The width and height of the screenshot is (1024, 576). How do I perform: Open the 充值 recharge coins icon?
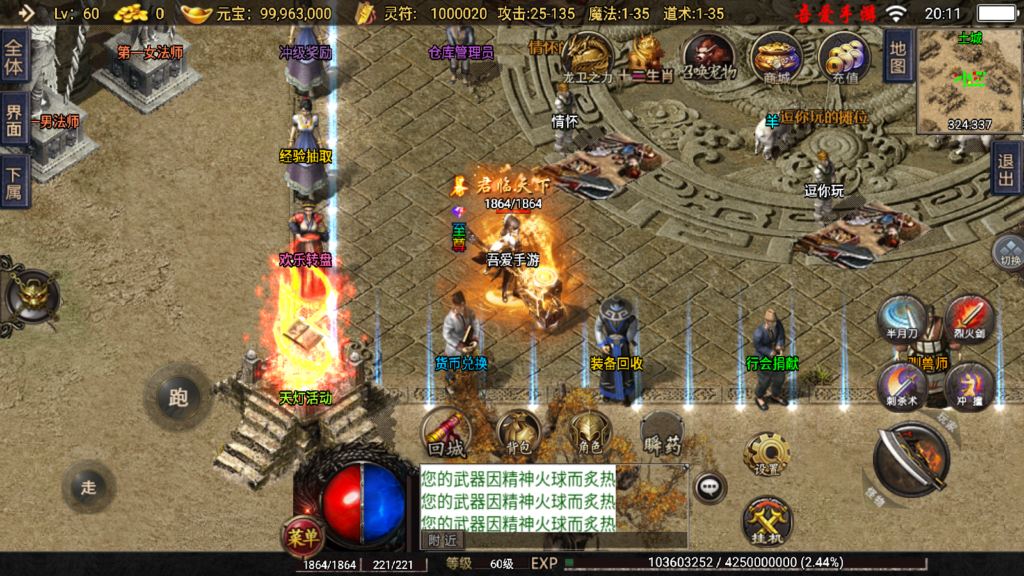coord(843,56)
